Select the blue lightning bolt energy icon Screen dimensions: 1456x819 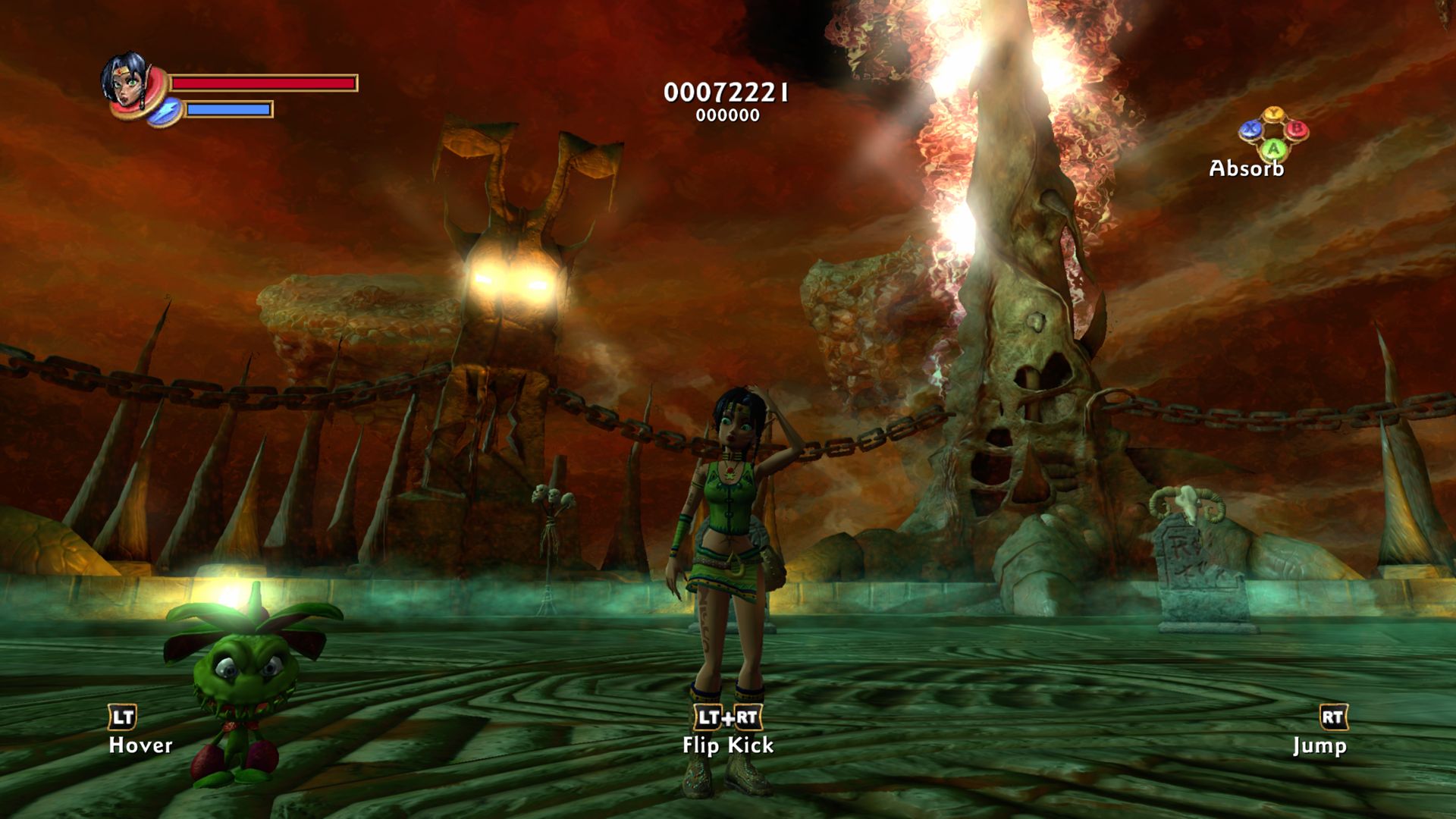pyautogui.click(x=164, y=112)
